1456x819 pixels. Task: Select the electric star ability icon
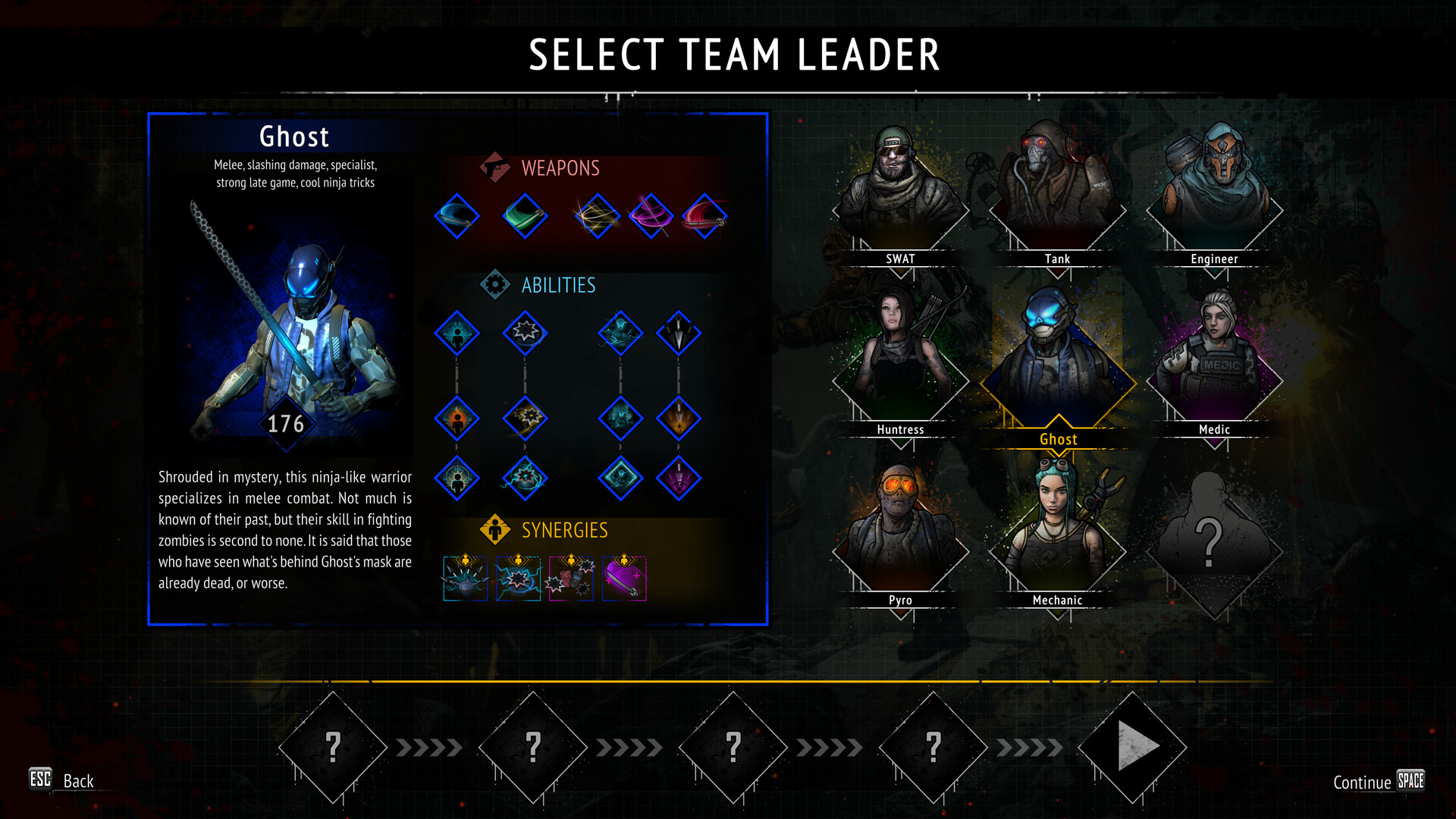[x=526, y=479]
